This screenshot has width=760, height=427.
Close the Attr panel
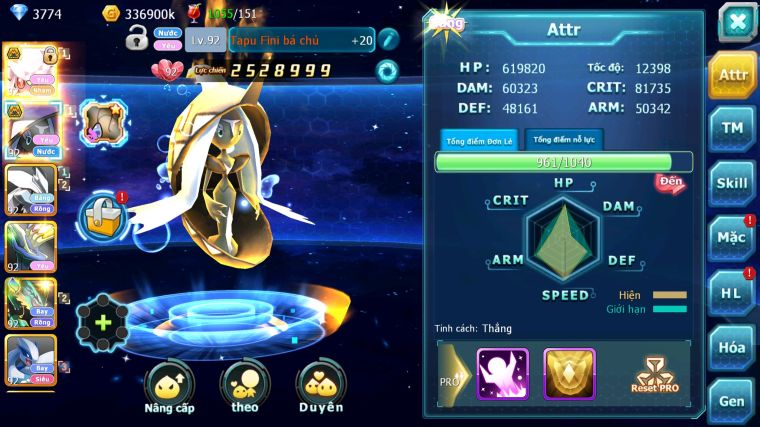[737, 22]
